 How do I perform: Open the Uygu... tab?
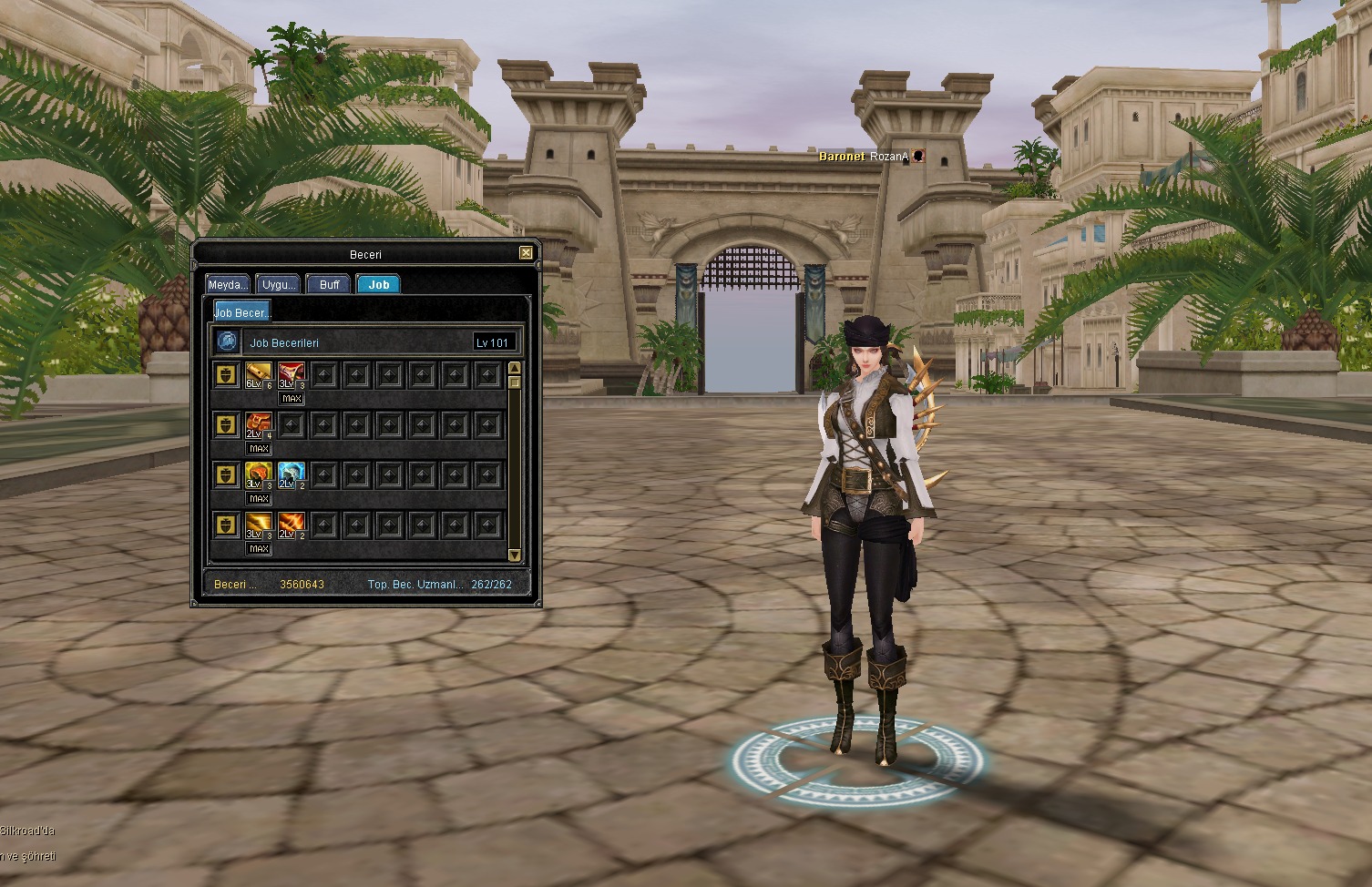pyautogui.click(x=279, y=284)
